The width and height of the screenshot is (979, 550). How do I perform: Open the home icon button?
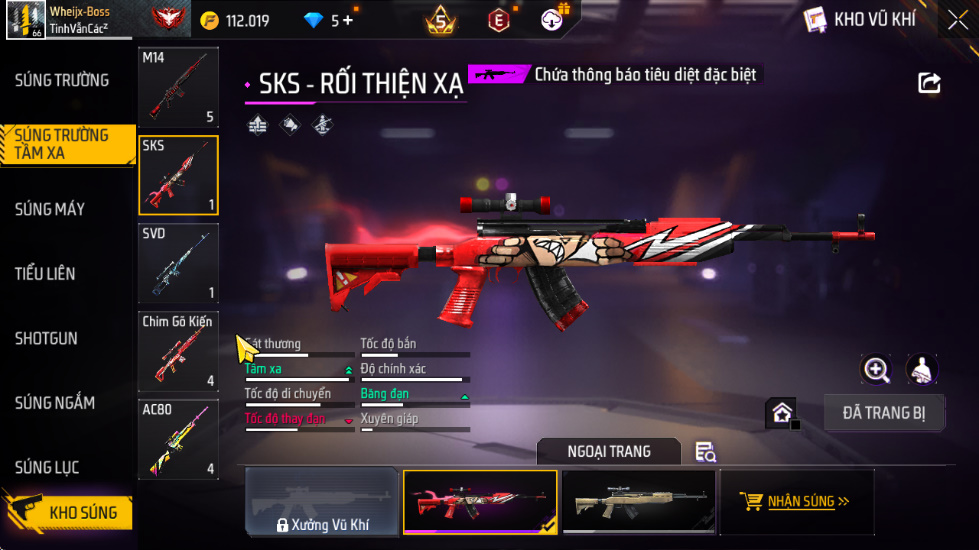pyautogui.click(x=782, y=412)
